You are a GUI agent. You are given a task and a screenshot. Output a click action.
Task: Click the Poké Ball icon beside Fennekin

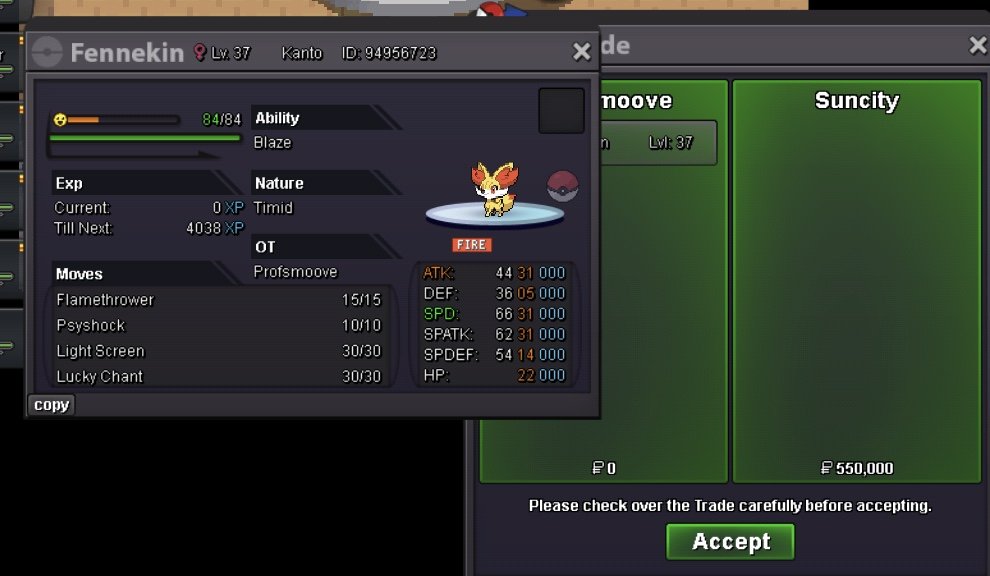(x=563, y=186)
